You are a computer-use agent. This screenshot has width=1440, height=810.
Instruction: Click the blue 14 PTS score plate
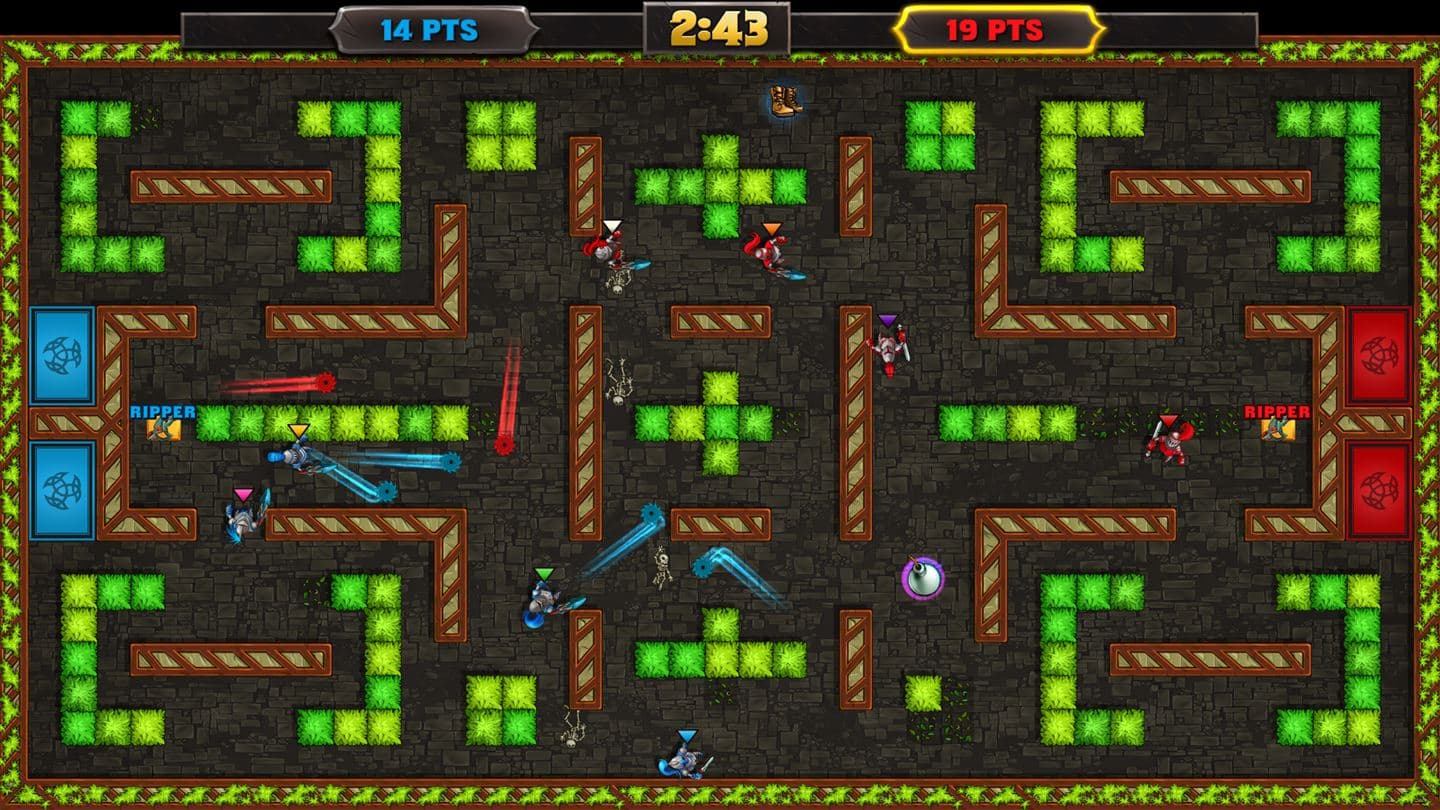tap(430, 30)
